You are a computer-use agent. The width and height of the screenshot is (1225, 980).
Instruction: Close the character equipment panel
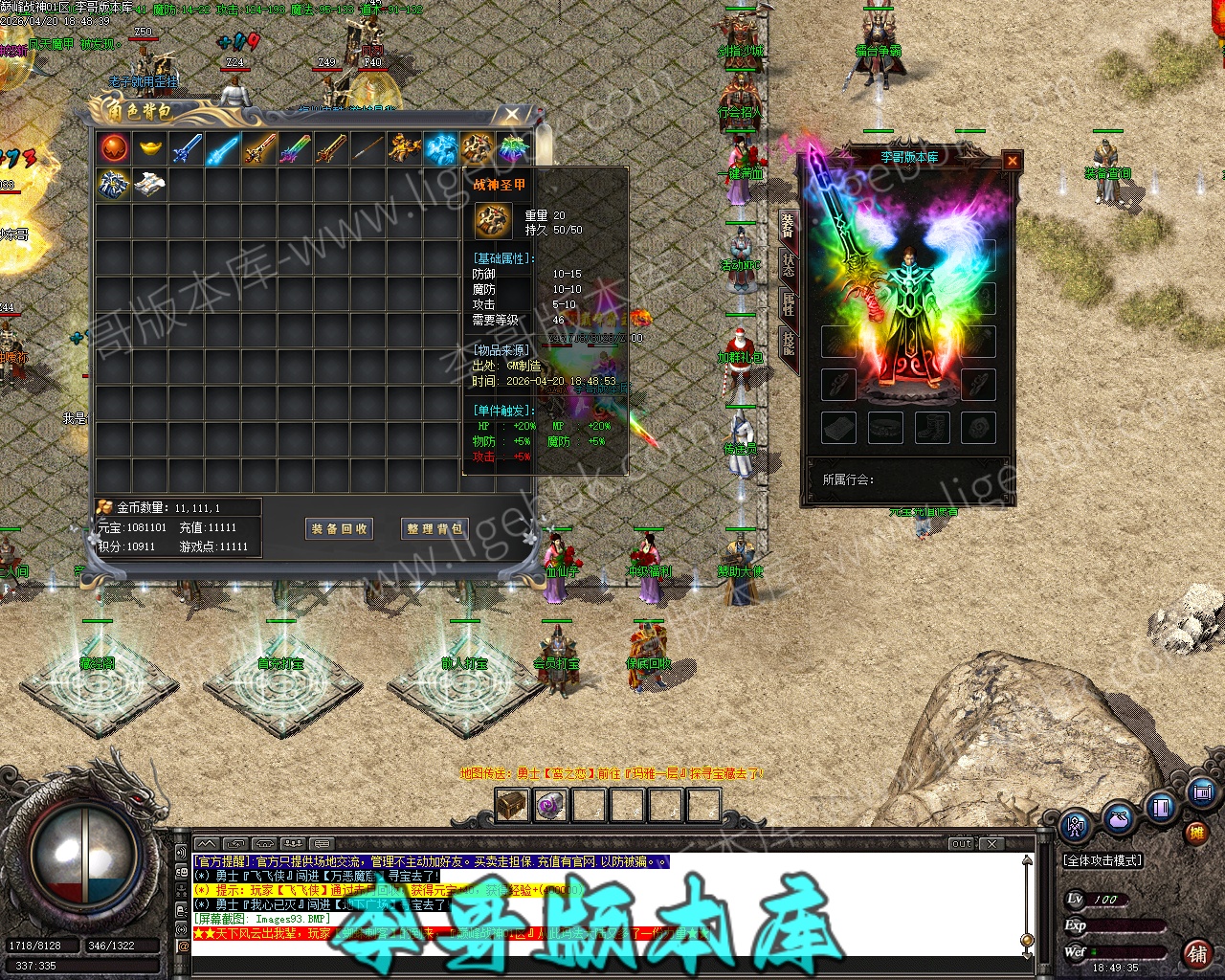(1012, 161)
